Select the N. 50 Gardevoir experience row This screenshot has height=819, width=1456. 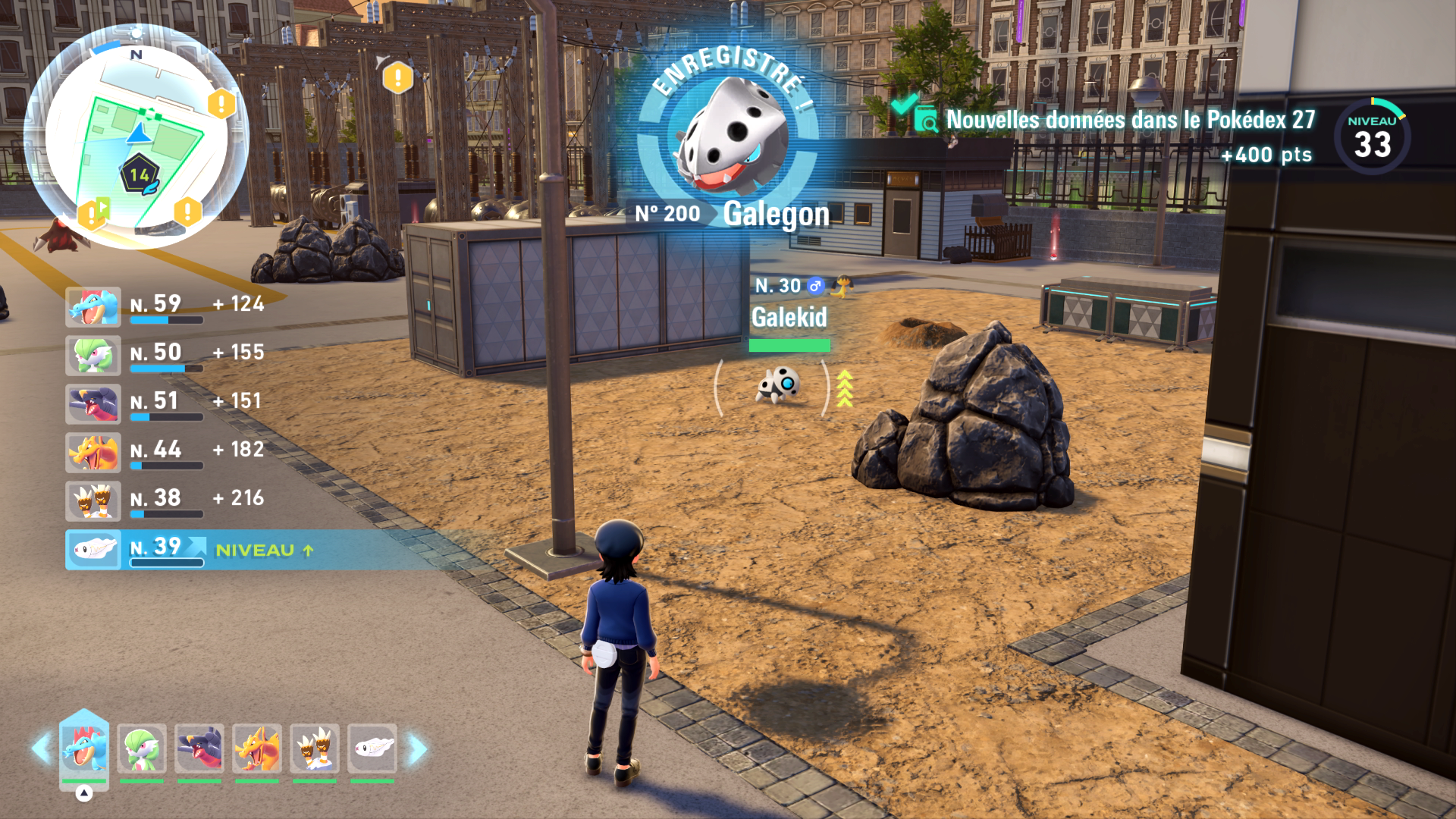(x=167, y=355)
